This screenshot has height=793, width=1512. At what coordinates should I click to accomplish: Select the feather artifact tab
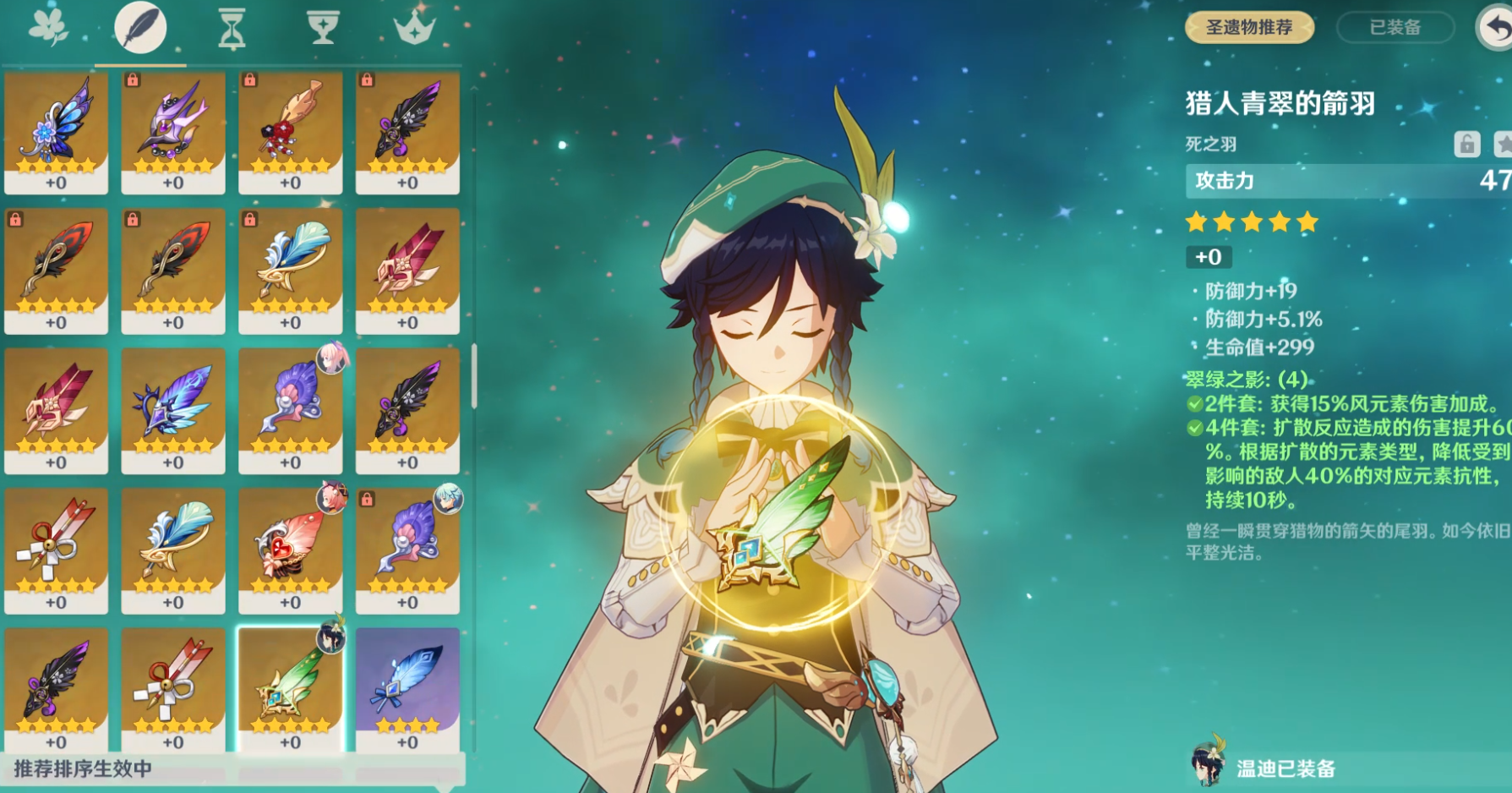click(x=140, y=28)
